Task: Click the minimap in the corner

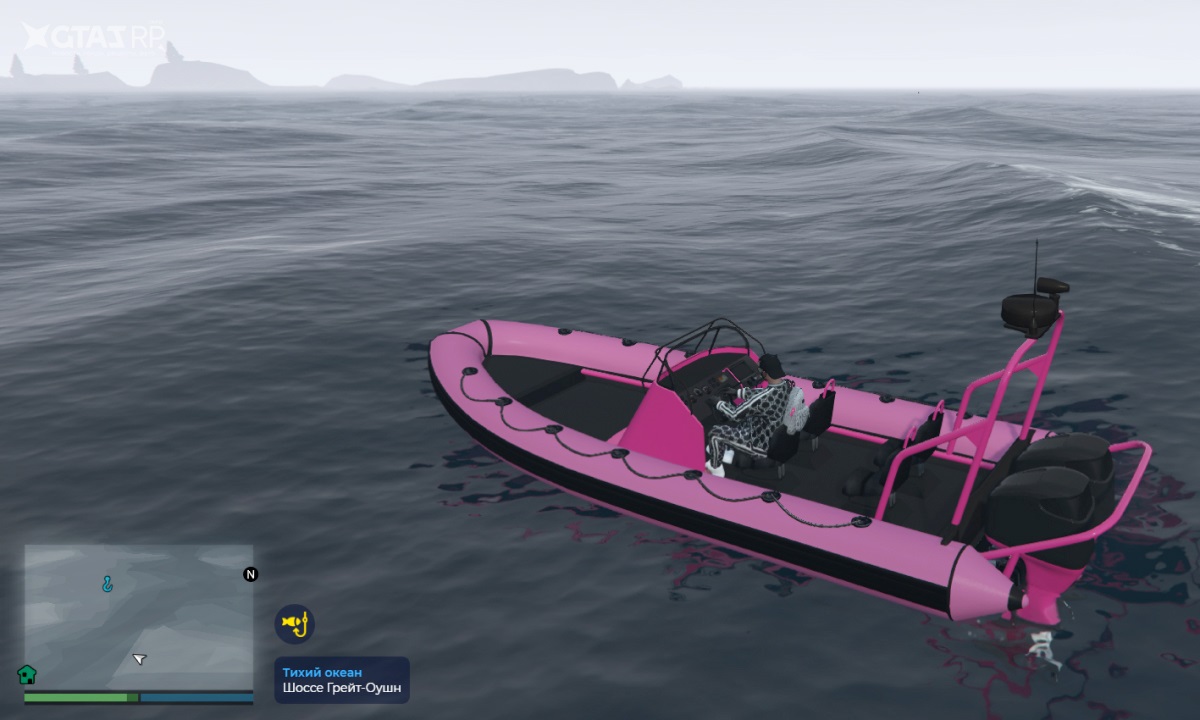Action: [x=138, y=616]
